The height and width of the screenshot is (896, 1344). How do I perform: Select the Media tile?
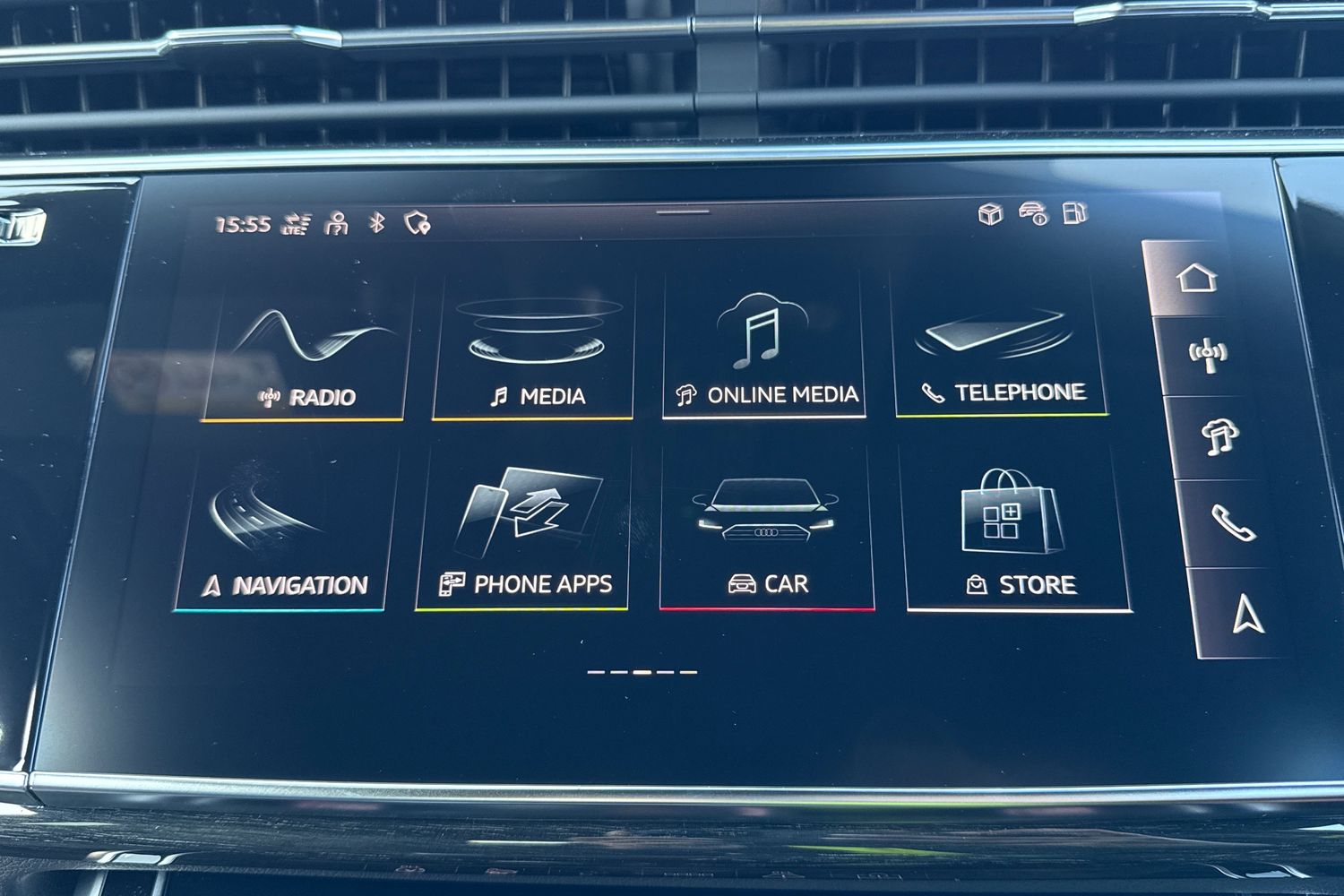pos(535,354)
